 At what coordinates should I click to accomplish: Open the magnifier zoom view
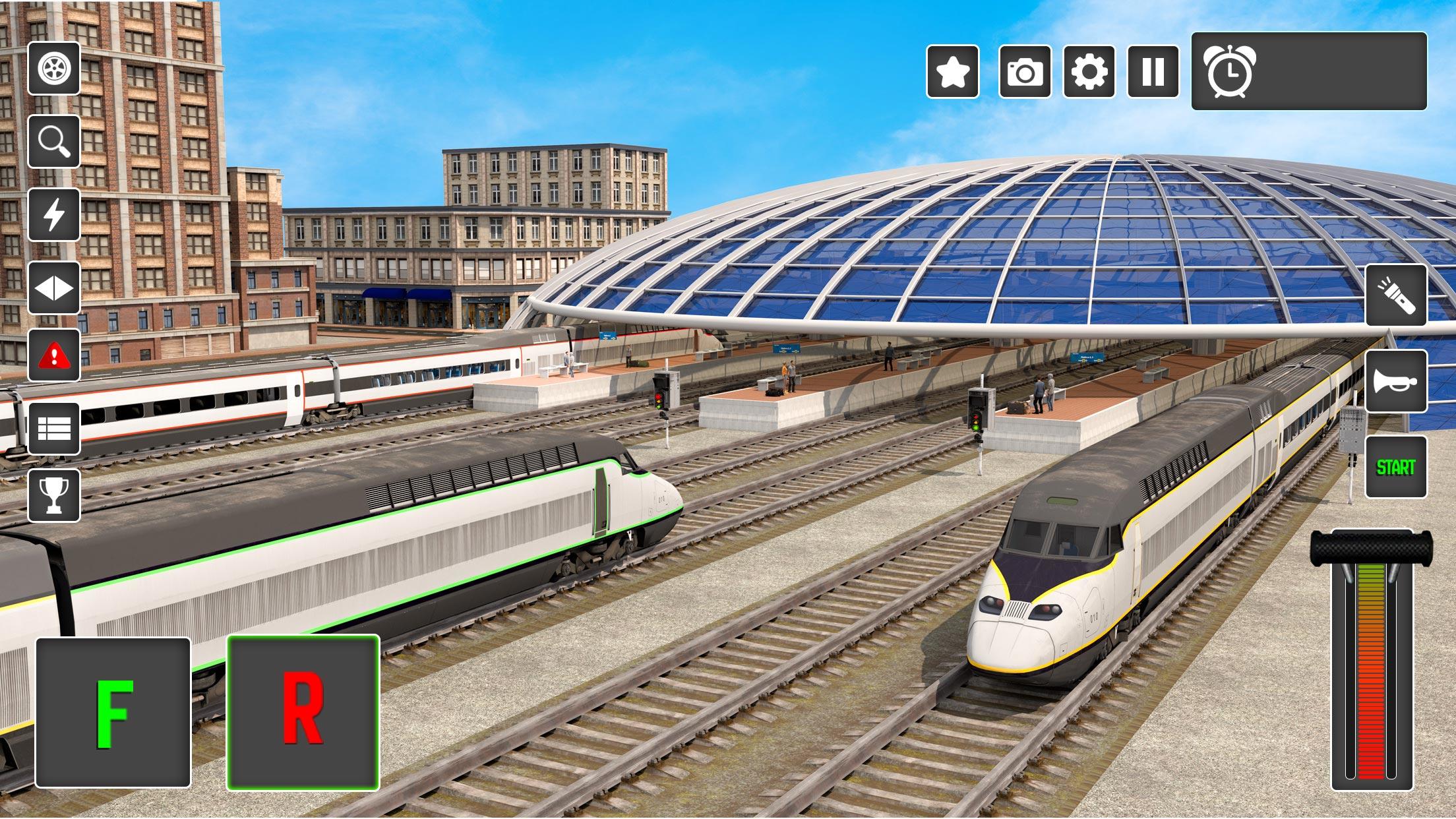(x=56, y=140)
